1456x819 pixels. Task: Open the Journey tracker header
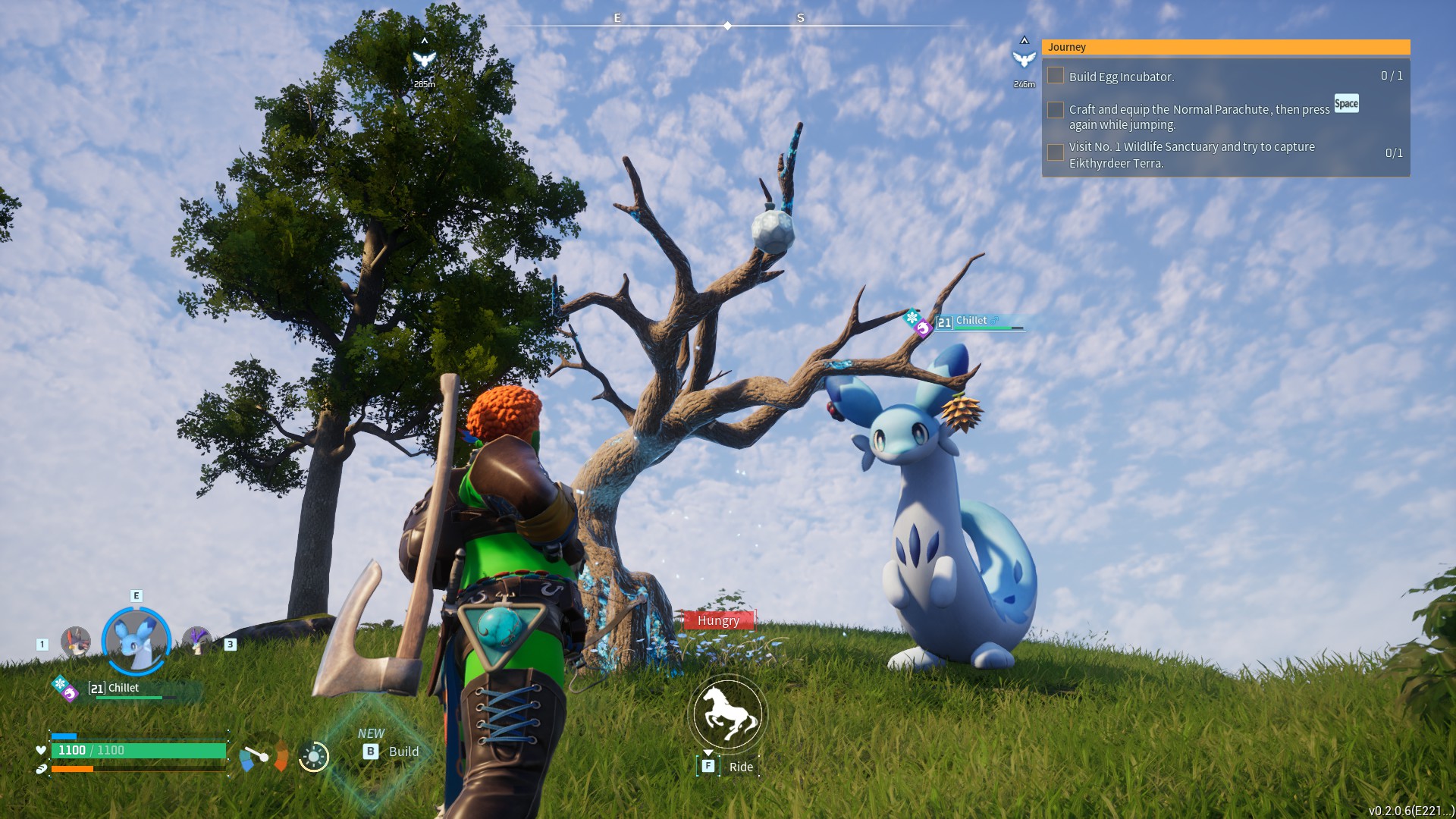pyautogui.click(x=1225, y=47)
